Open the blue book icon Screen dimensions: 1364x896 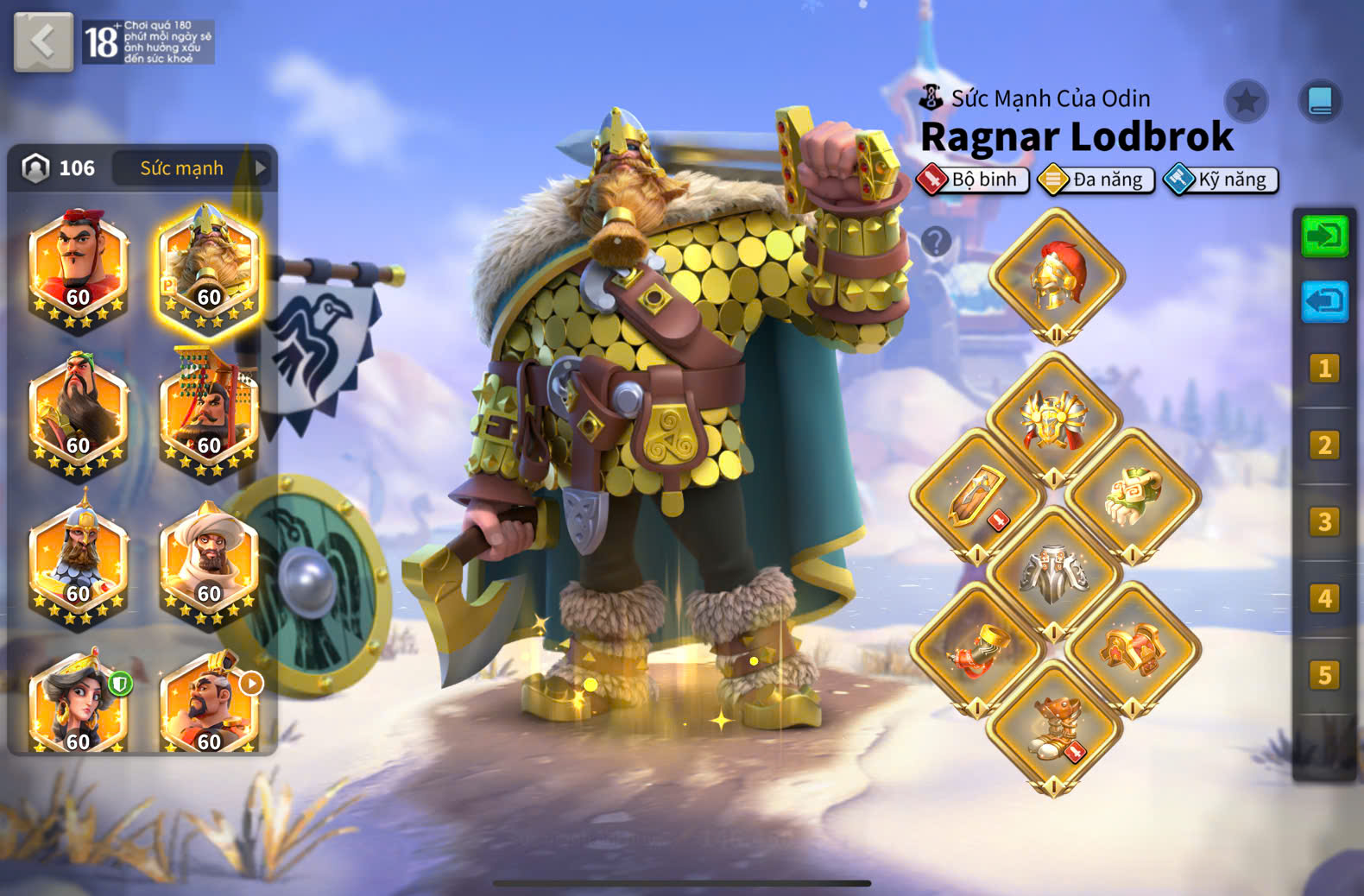click(x=1320, y=102)
